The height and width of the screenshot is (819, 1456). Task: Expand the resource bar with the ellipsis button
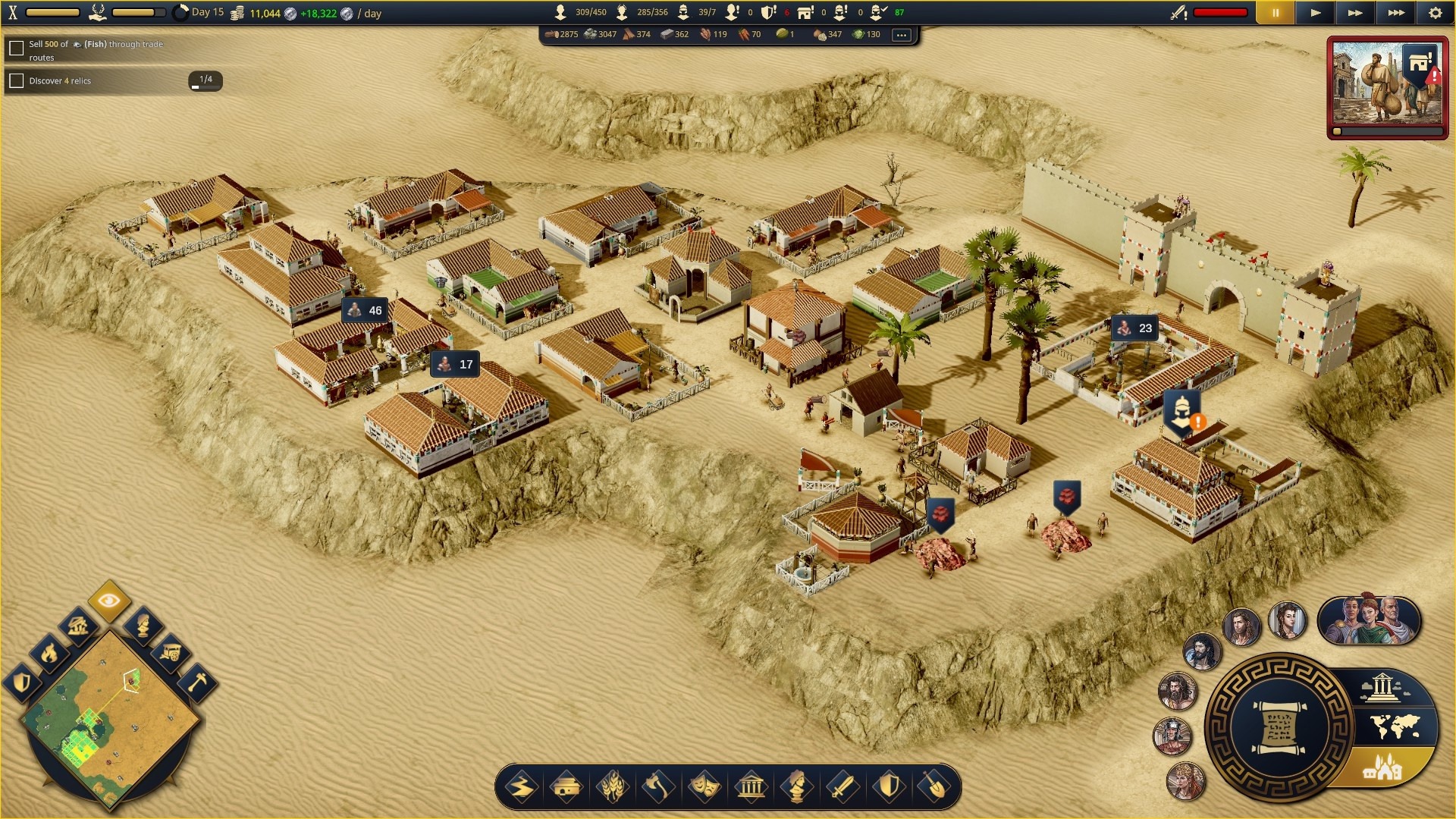pos(901,35)
